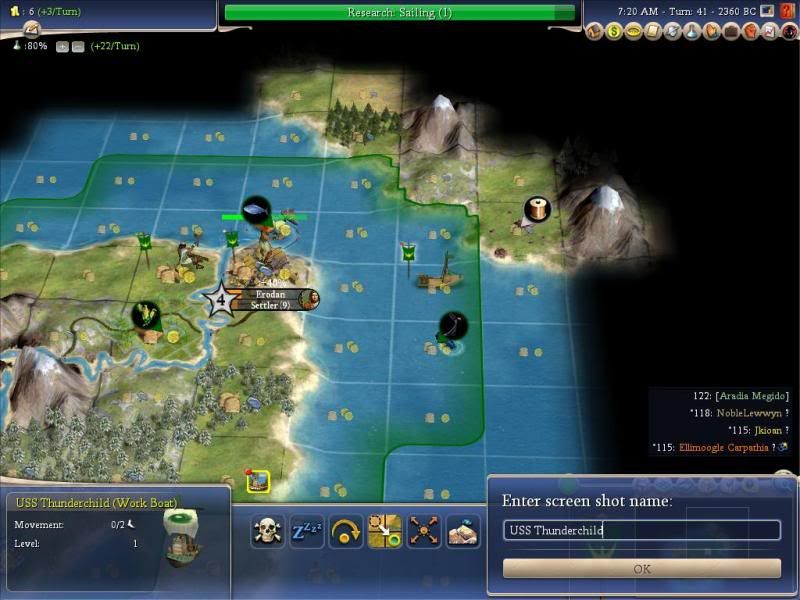Choose the terrain work action icon

462,531
